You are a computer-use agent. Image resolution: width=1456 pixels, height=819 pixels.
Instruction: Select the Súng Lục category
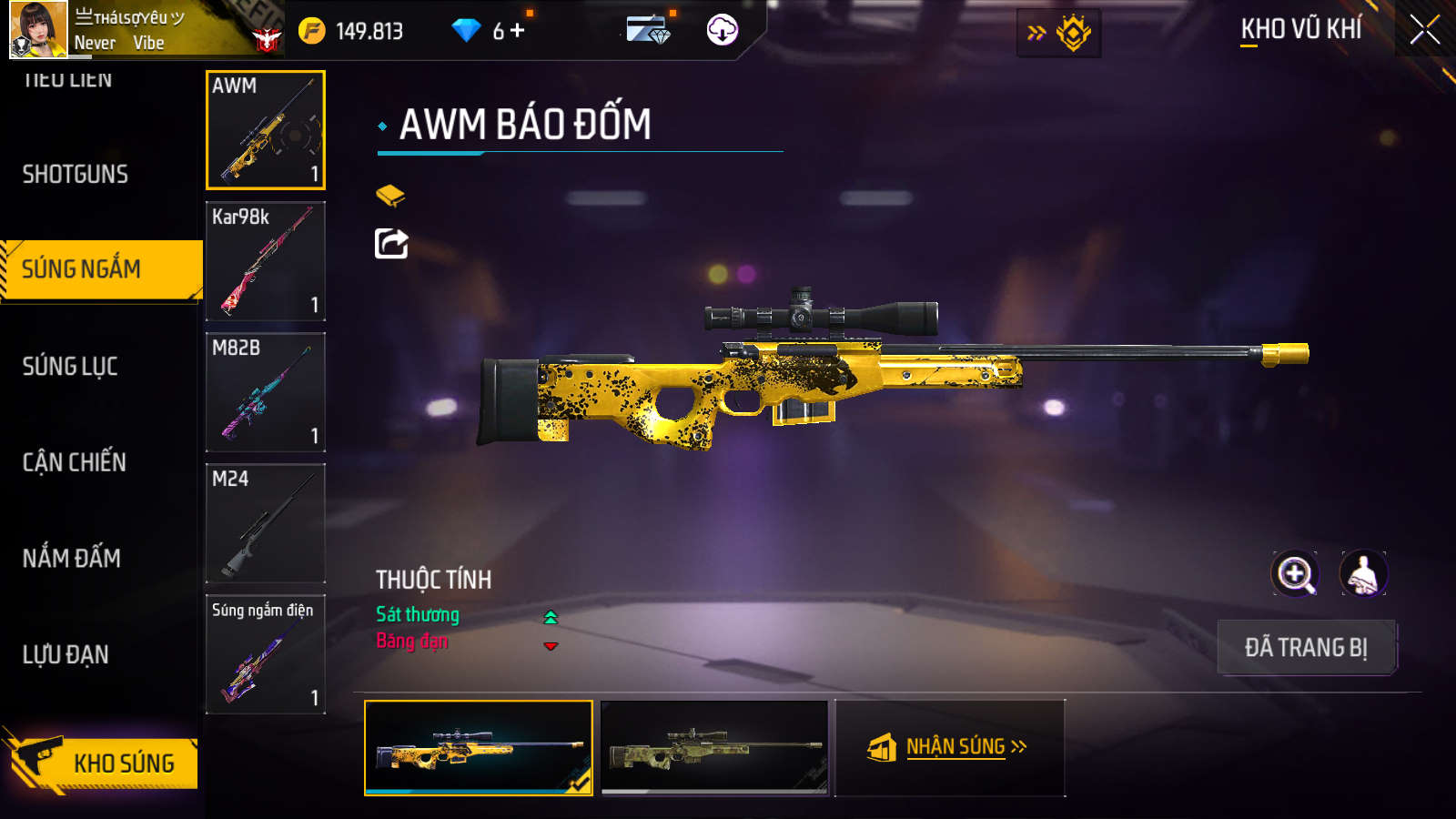pos(70,366)
